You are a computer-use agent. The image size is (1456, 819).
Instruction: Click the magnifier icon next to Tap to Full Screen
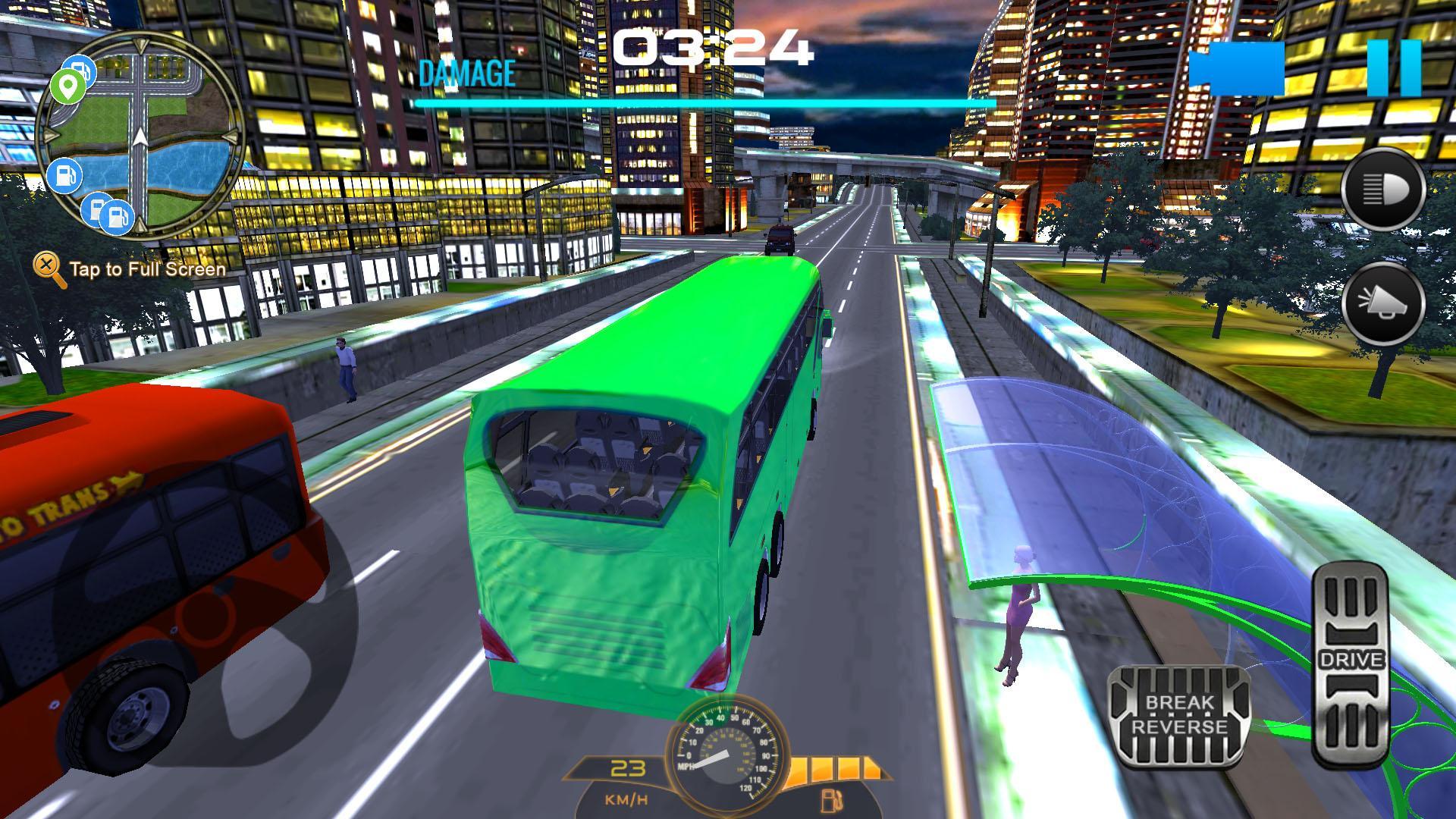[48, 267]
